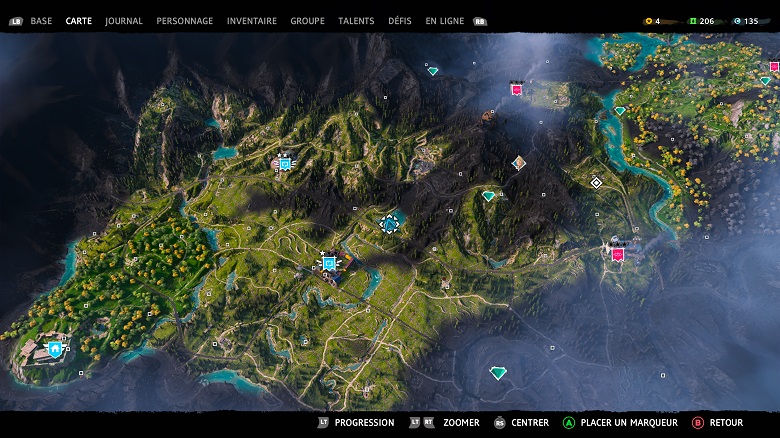Switch to the GROUPE tab
Screen dimensions: 780x438
[x=307, y=21]
